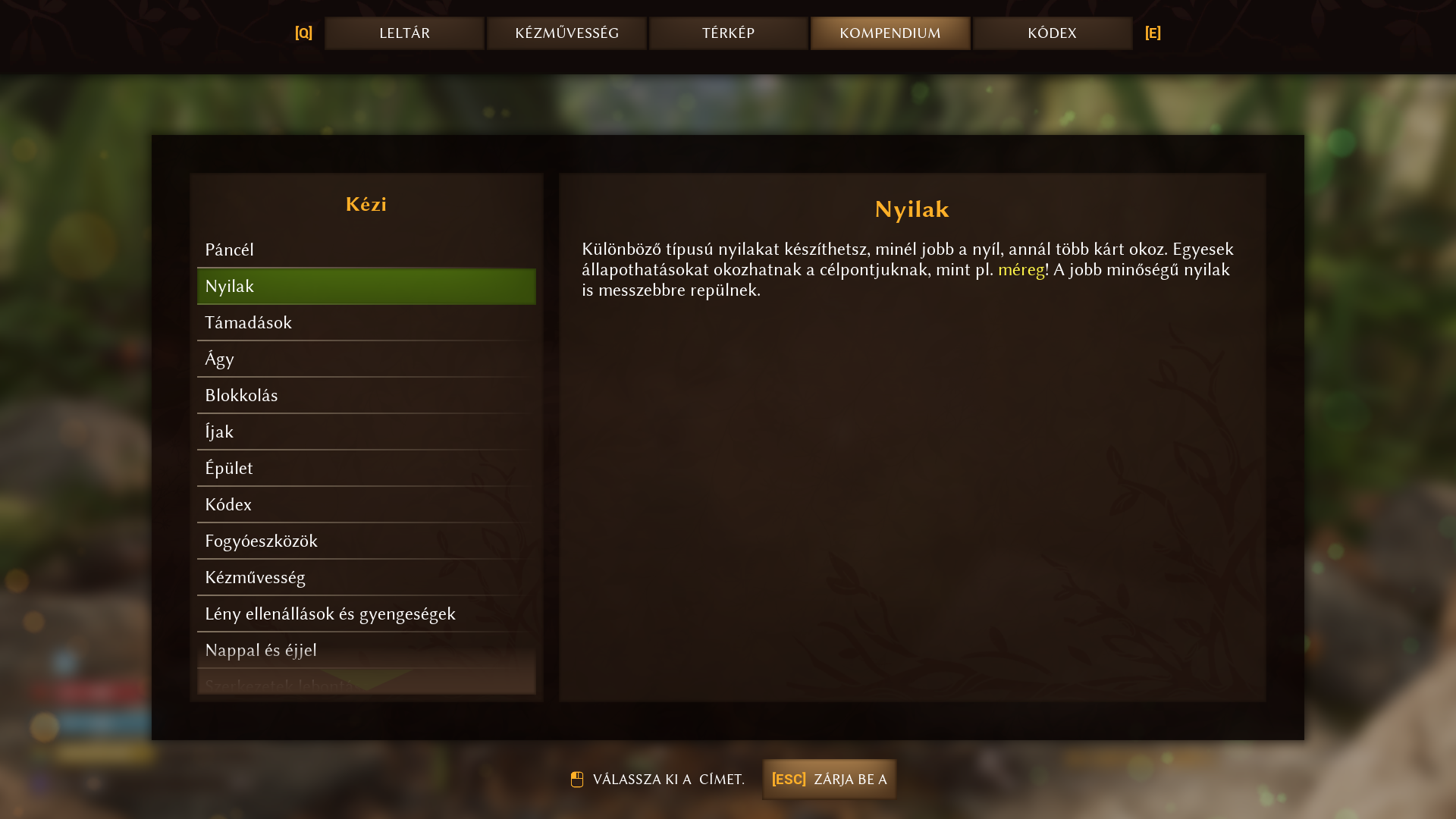Show the Íjak entry
This screenshot has width=1456, height=819.
(366, 431)
